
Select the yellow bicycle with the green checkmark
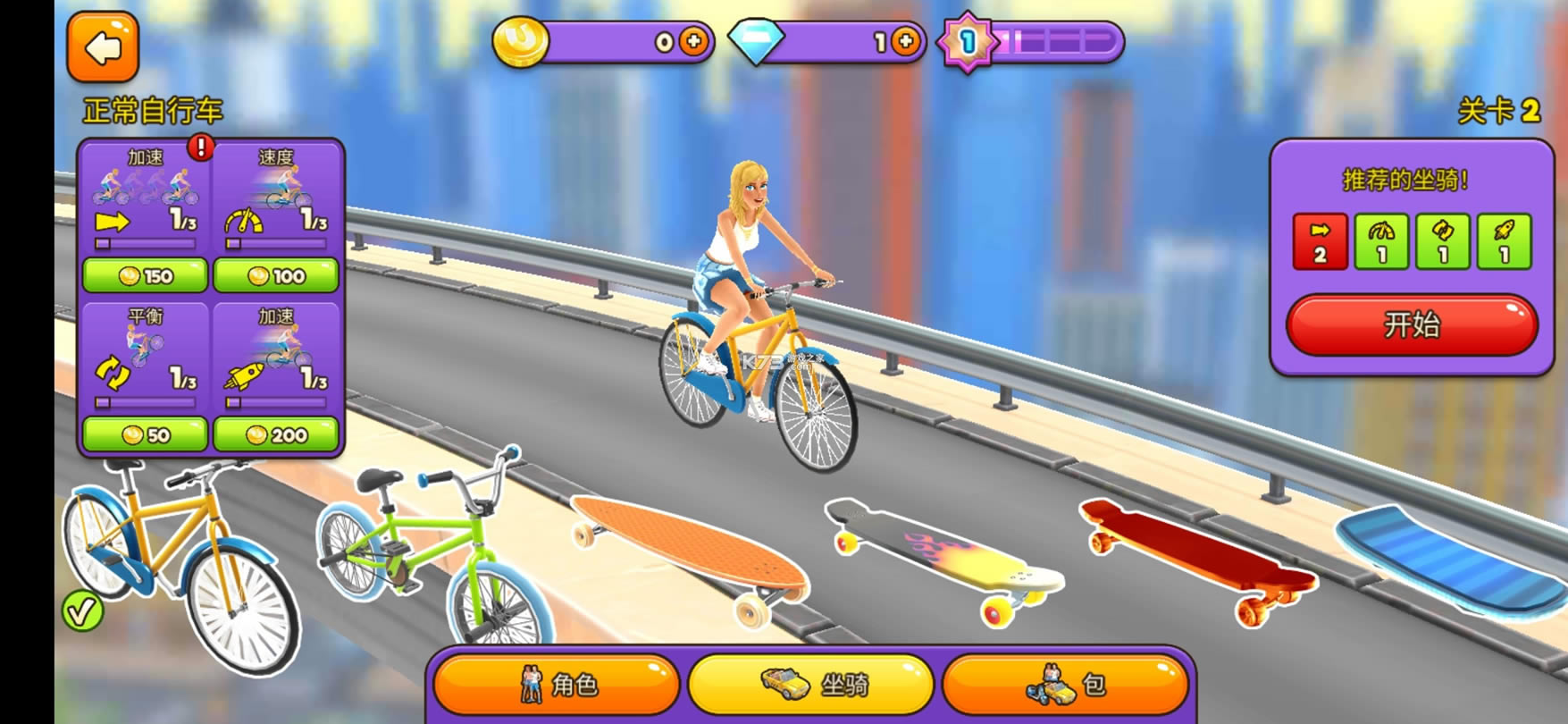point(179,563)
